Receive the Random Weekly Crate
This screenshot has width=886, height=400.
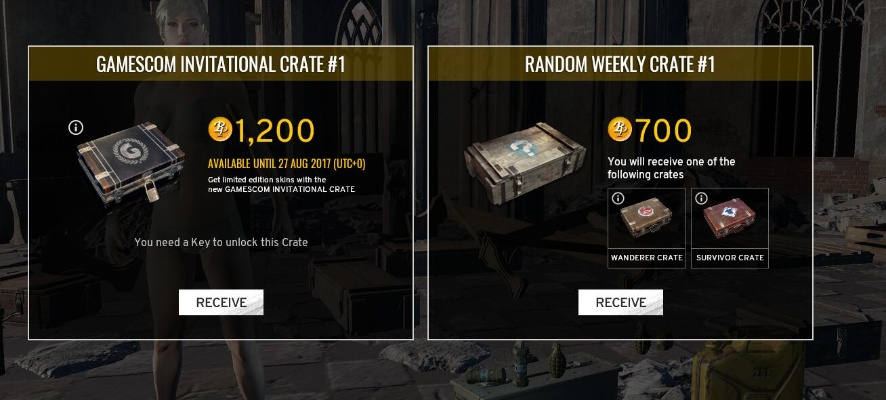(x=620, y=302)
